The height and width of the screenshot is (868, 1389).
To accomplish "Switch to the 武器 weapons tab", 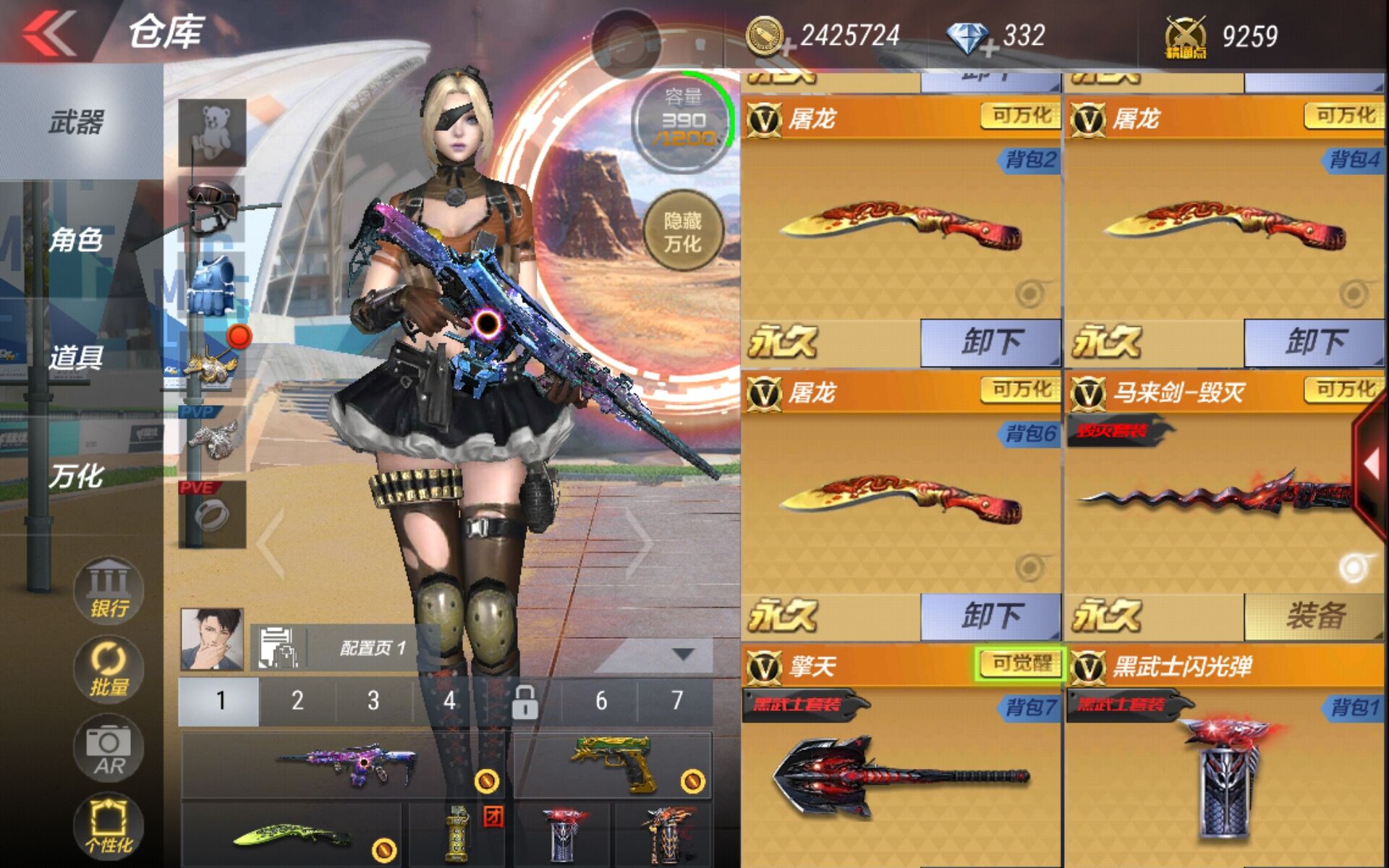I will coord(76,122).
